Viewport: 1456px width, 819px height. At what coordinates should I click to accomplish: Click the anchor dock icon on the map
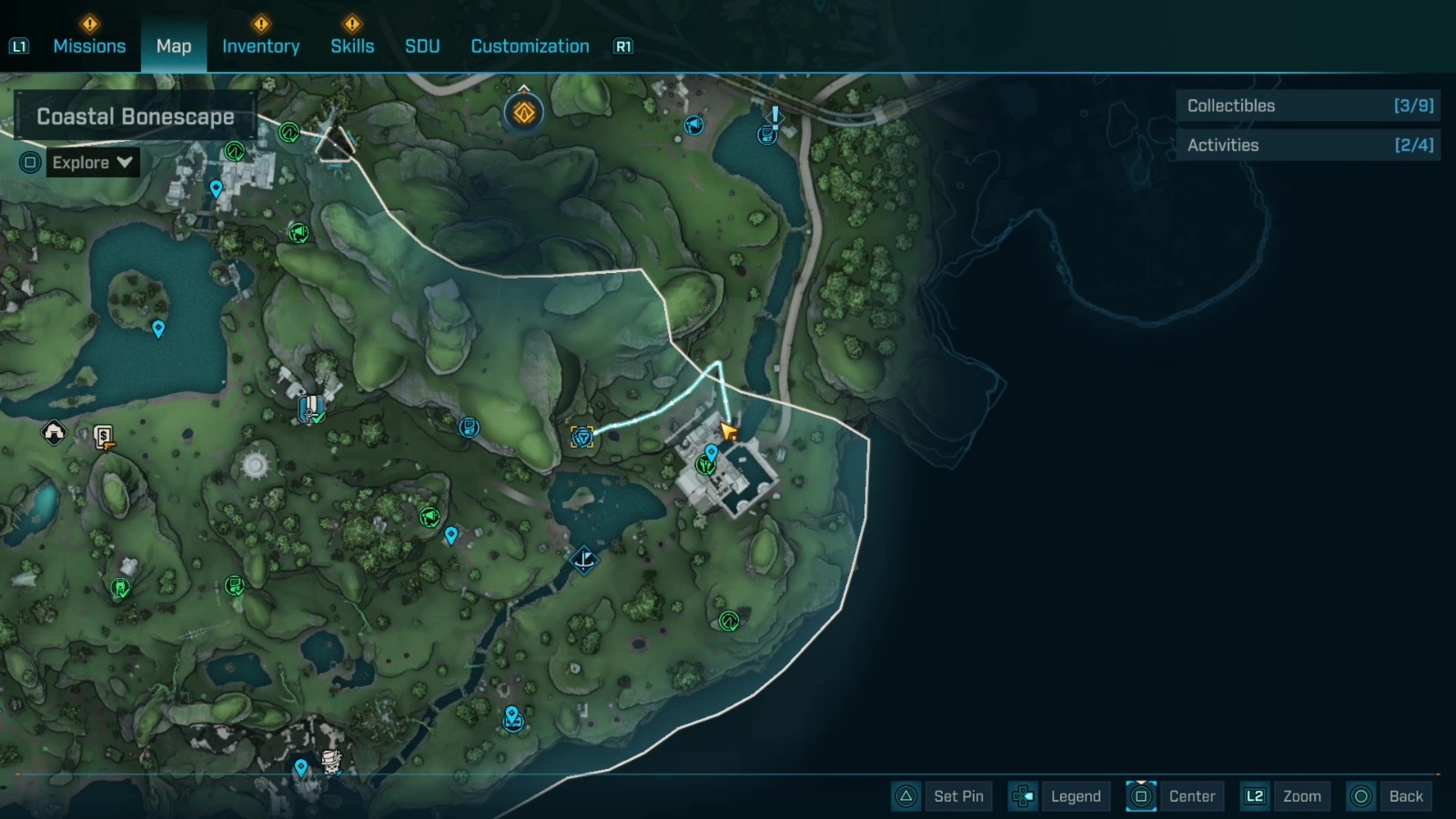click(x=583, y=561)
